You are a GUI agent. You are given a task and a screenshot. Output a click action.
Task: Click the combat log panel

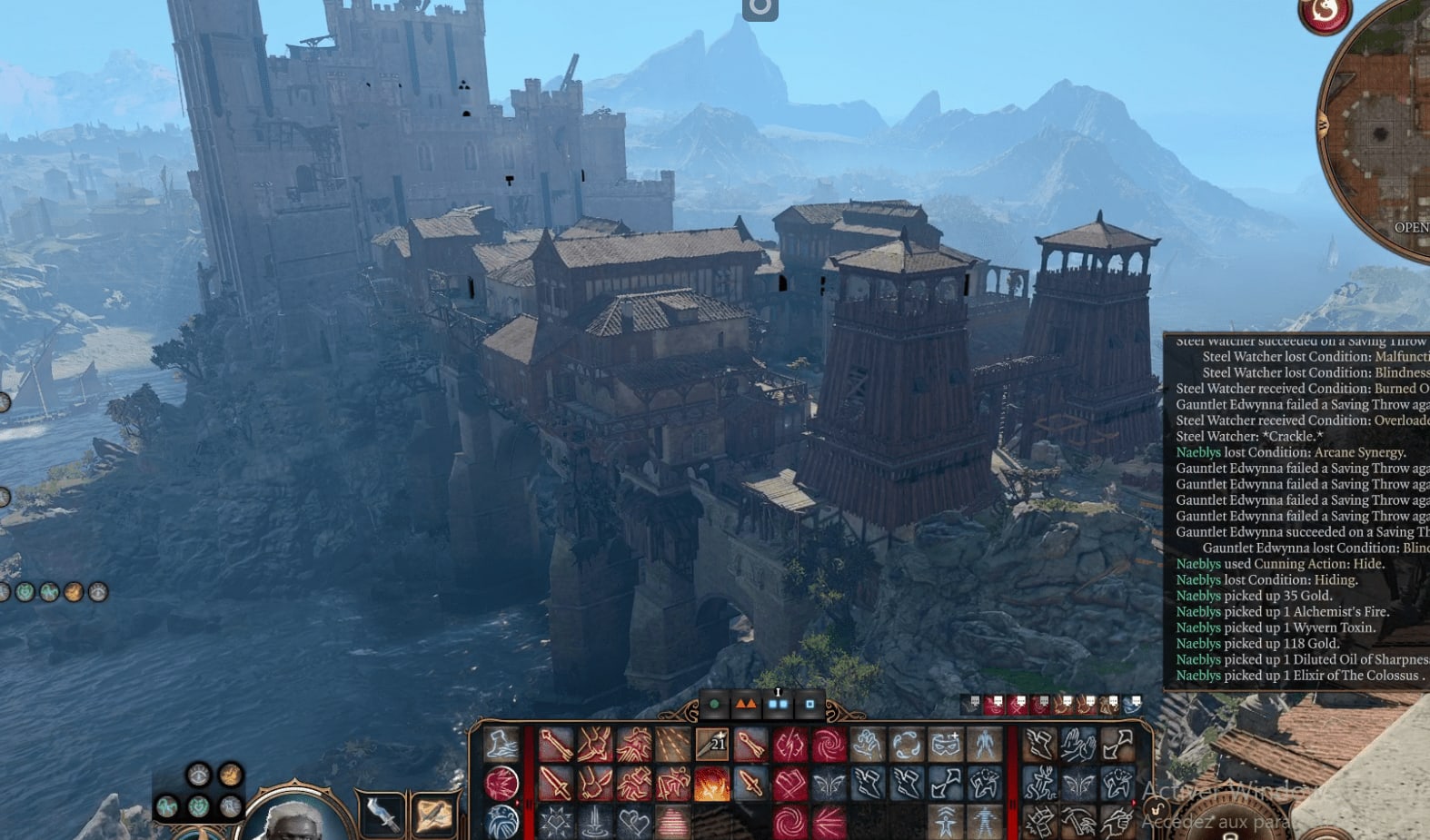pos(1296,510)
